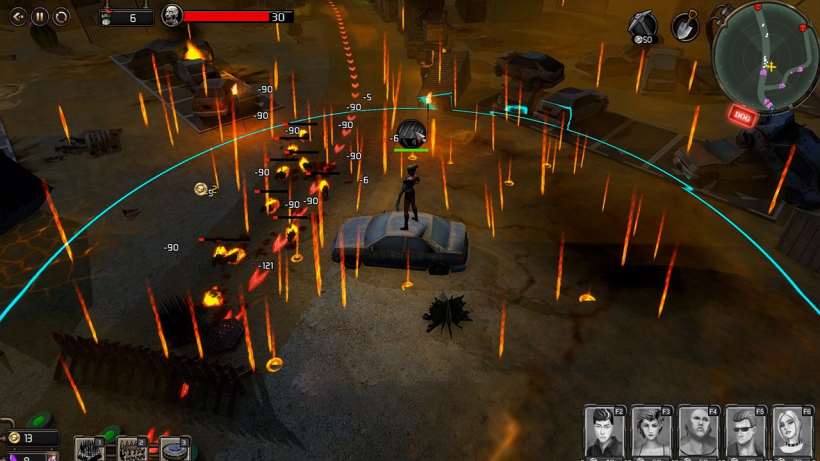Select the bald man portrait F4
Viewport: 820px width, 461px height.
tap(698, 431)
